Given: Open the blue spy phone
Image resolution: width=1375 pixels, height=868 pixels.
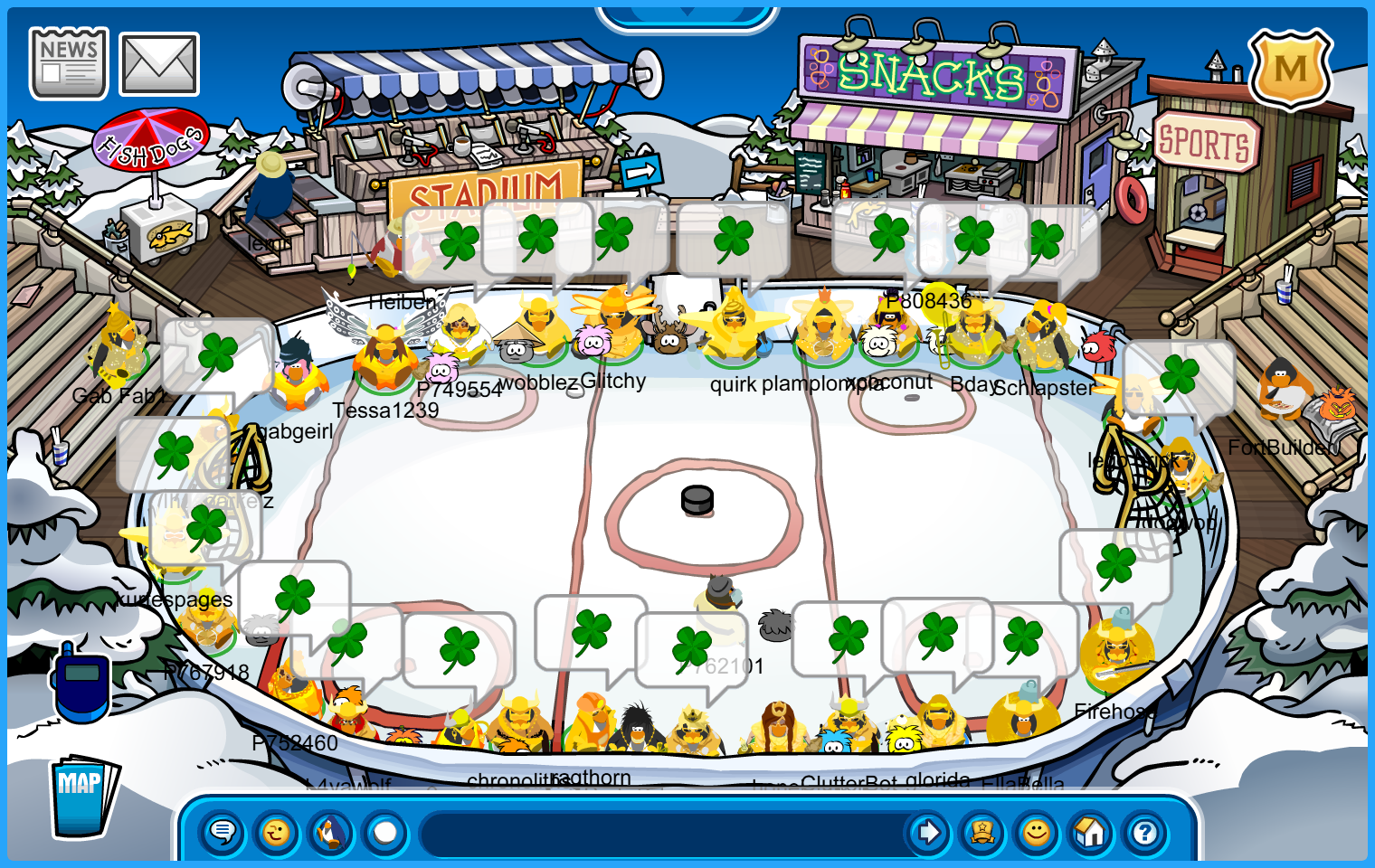Looking at the screenshot, I should pos(81,683).
